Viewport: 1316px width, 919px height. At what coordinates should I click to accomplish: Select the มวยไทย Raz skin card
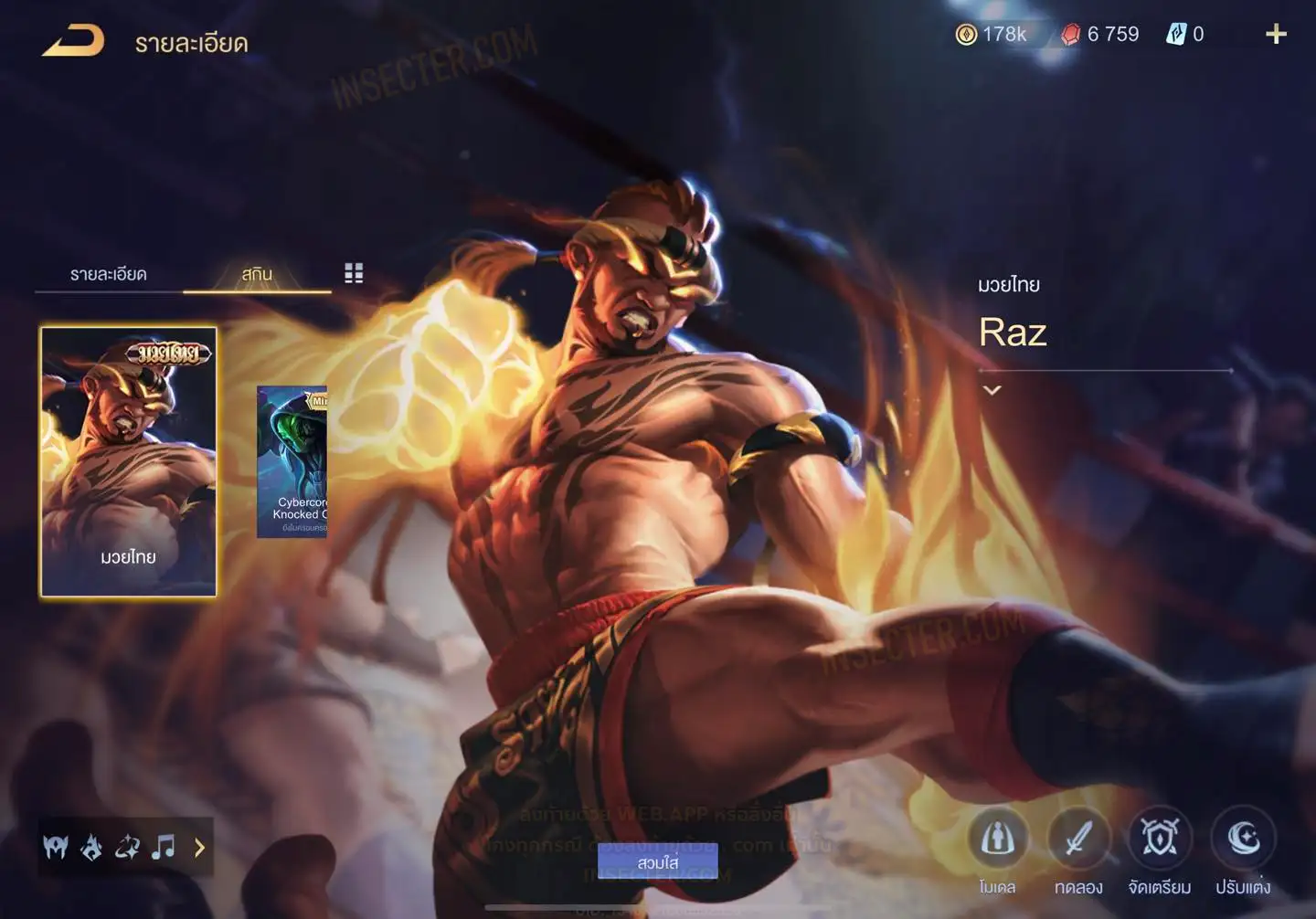(x=129, y=461)
